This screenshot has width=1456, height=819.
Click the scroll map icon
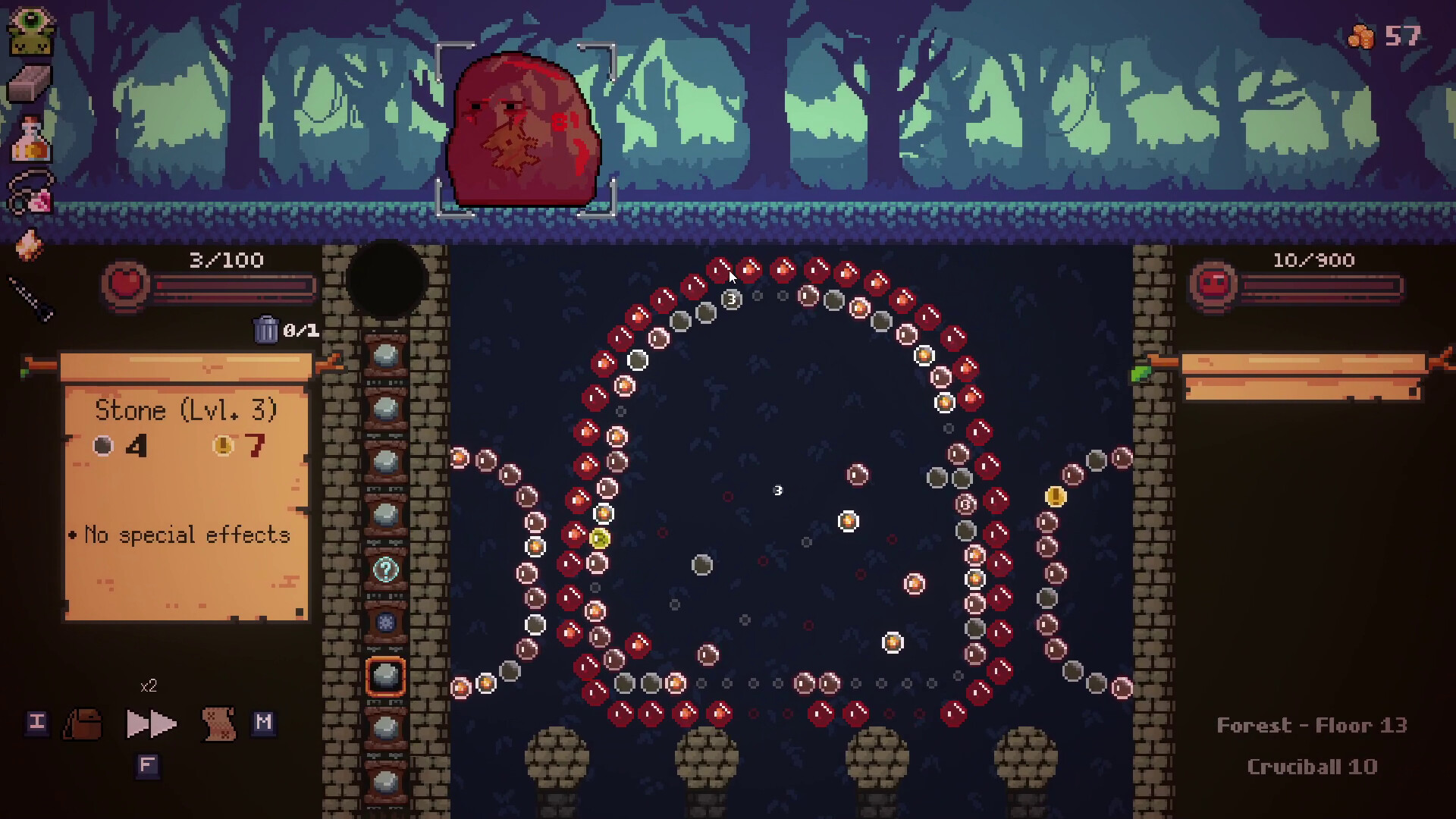click(x=218, y=723)
